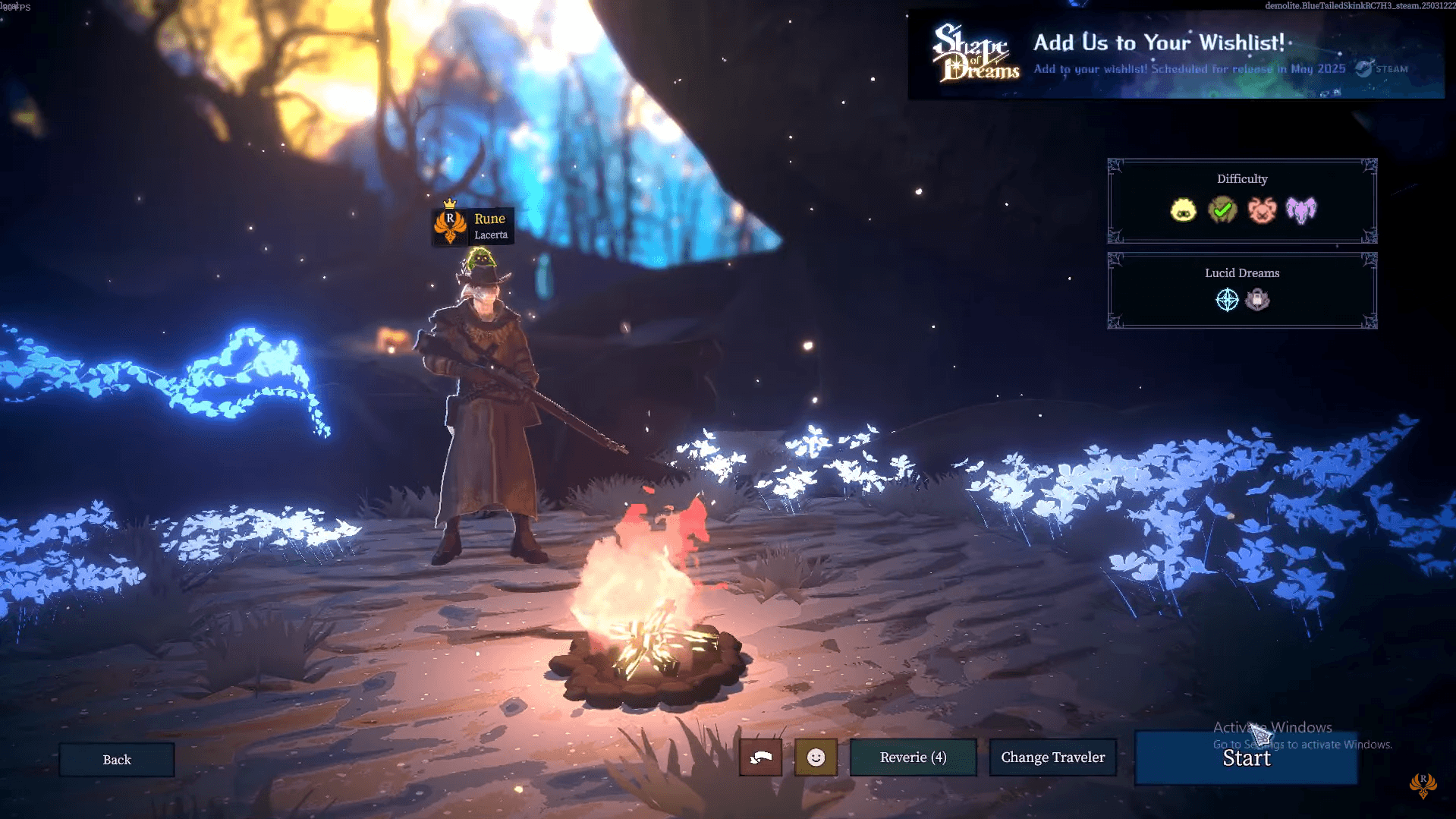Select the Rune Lacerta player nameplate
Screen dimensions: 1456x819
tap(473, 226)
